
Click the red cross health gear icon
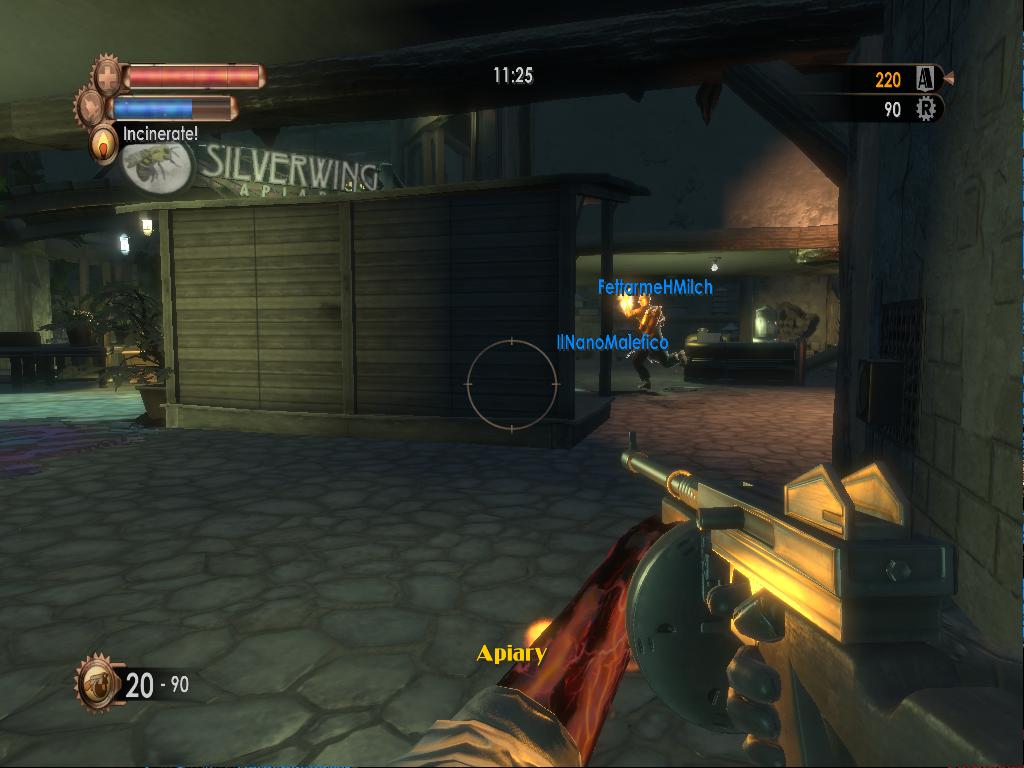tap(108, 76)
